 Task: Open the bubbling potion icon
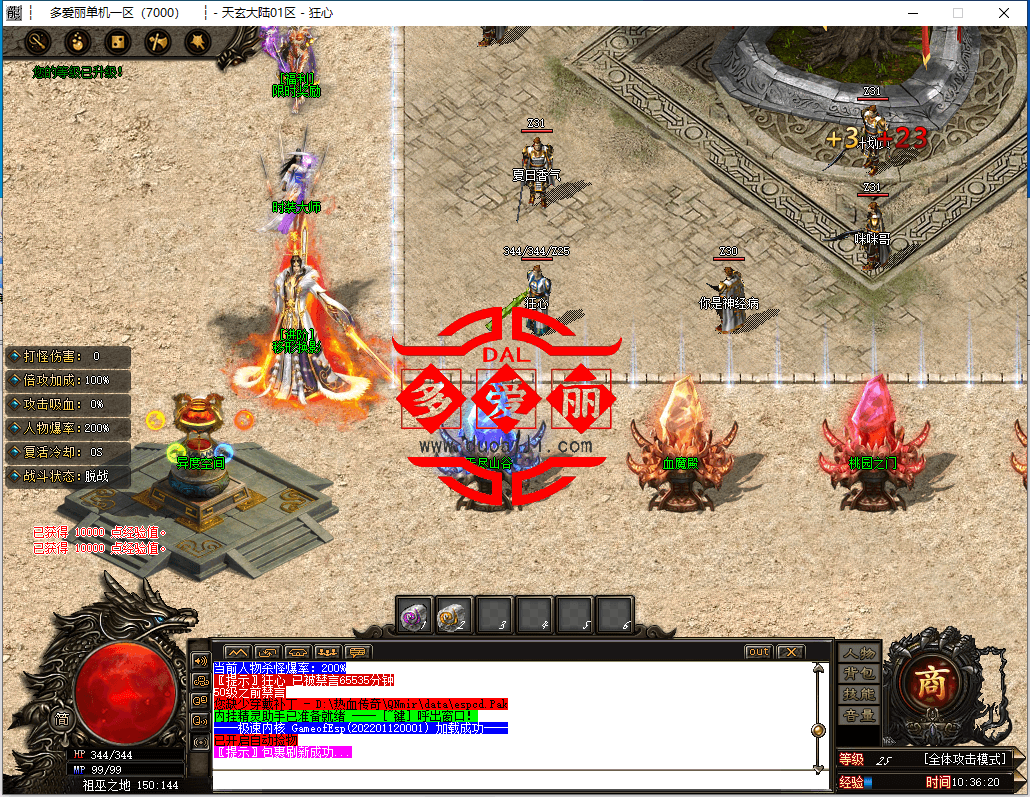tap(78, 42)
